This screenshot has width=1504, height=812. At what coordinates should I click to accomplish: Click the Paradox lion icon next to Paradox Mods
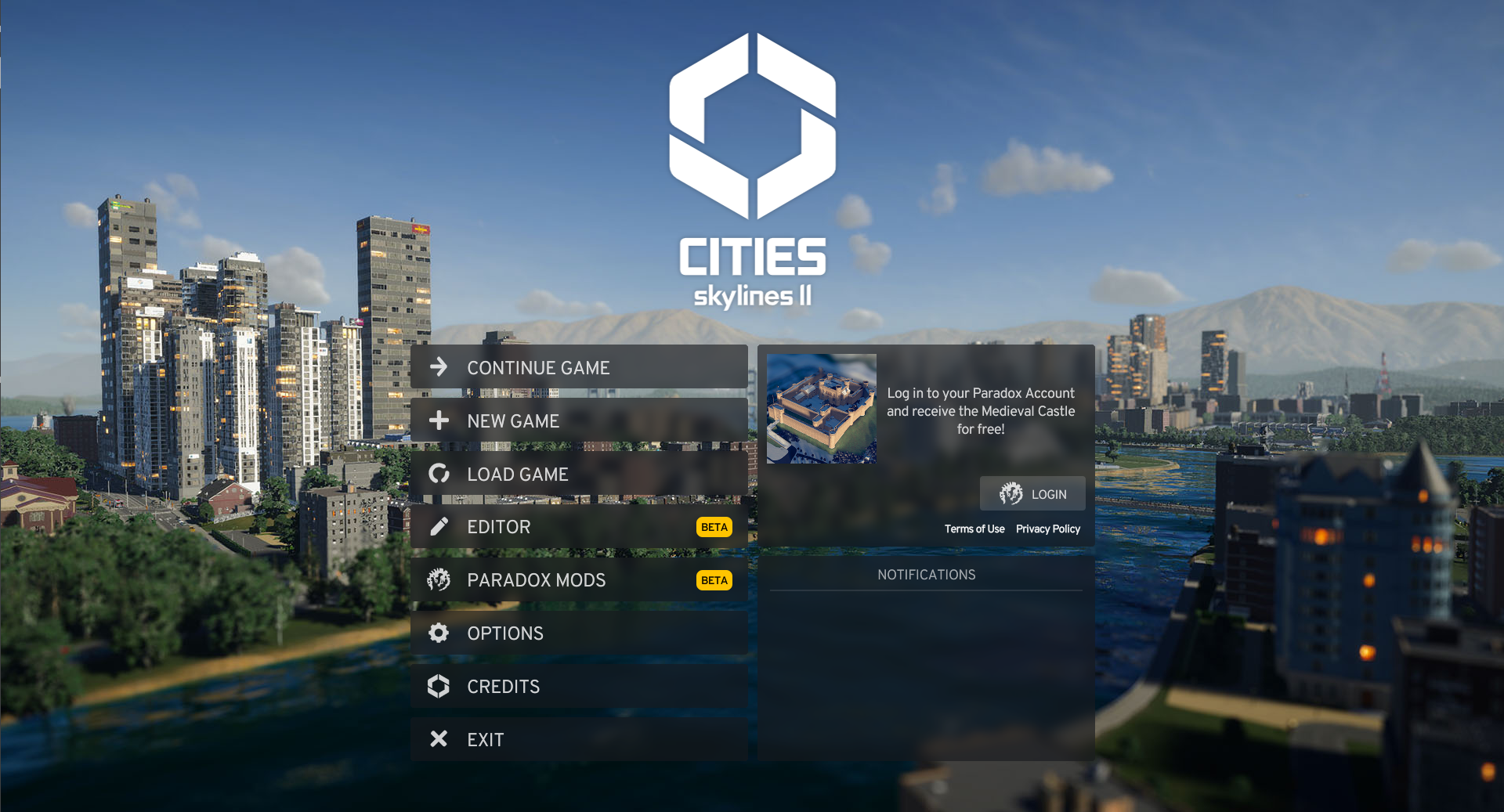pos(439,579)
